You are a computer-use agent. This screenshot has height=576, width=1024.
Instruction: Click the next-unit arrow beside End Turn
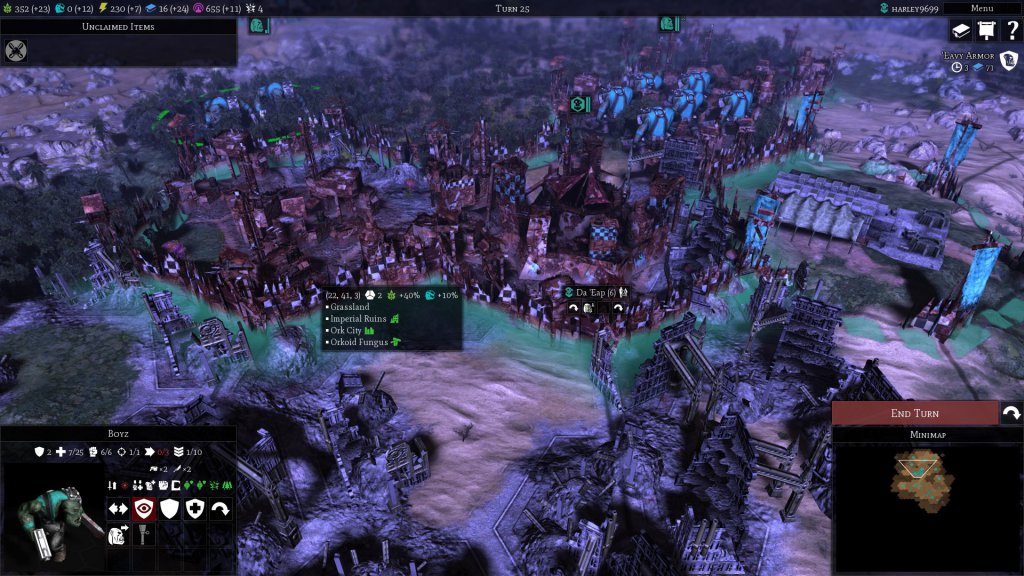pos(1011,413)
